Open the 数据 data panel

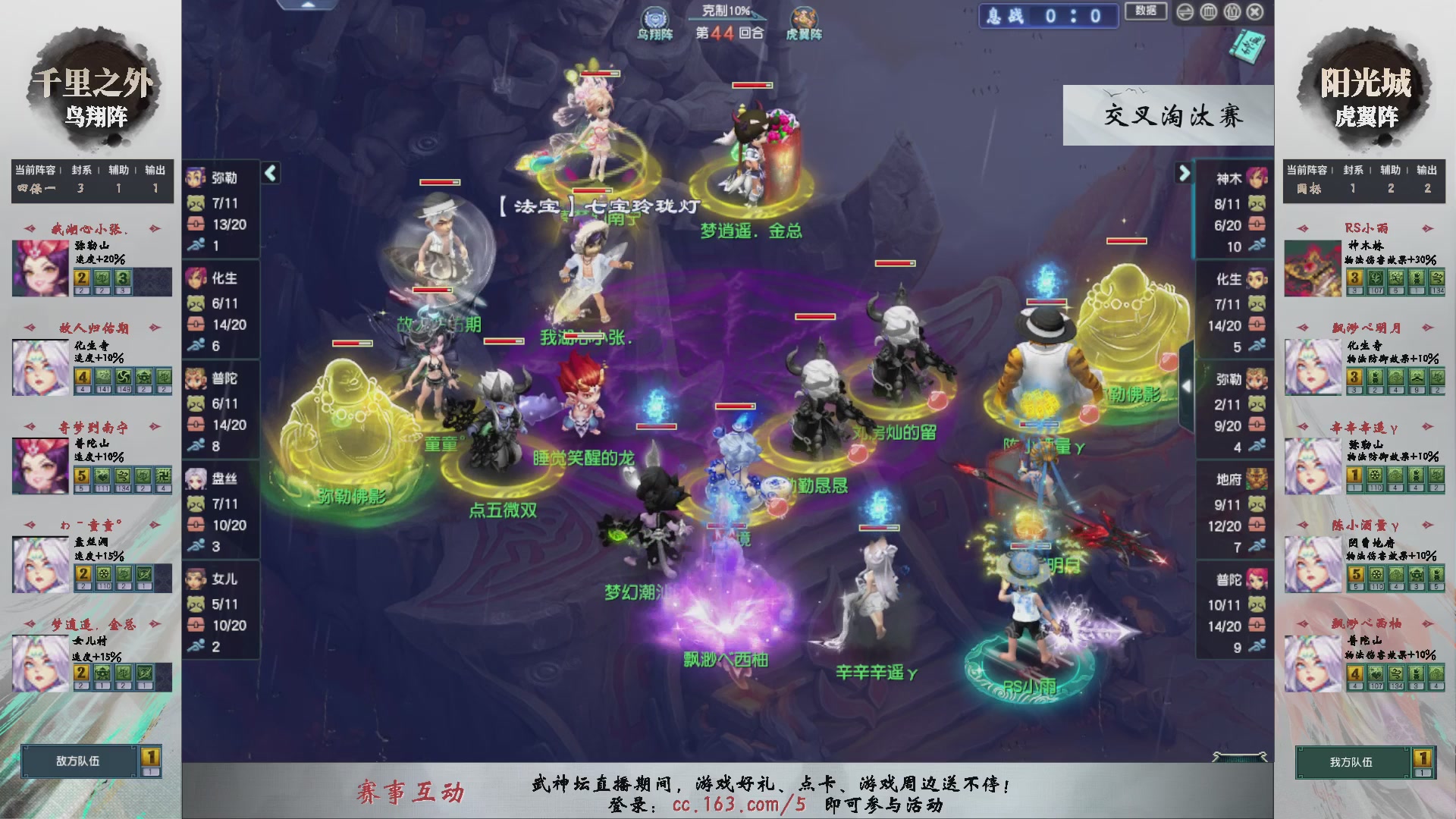(1146, 11)
